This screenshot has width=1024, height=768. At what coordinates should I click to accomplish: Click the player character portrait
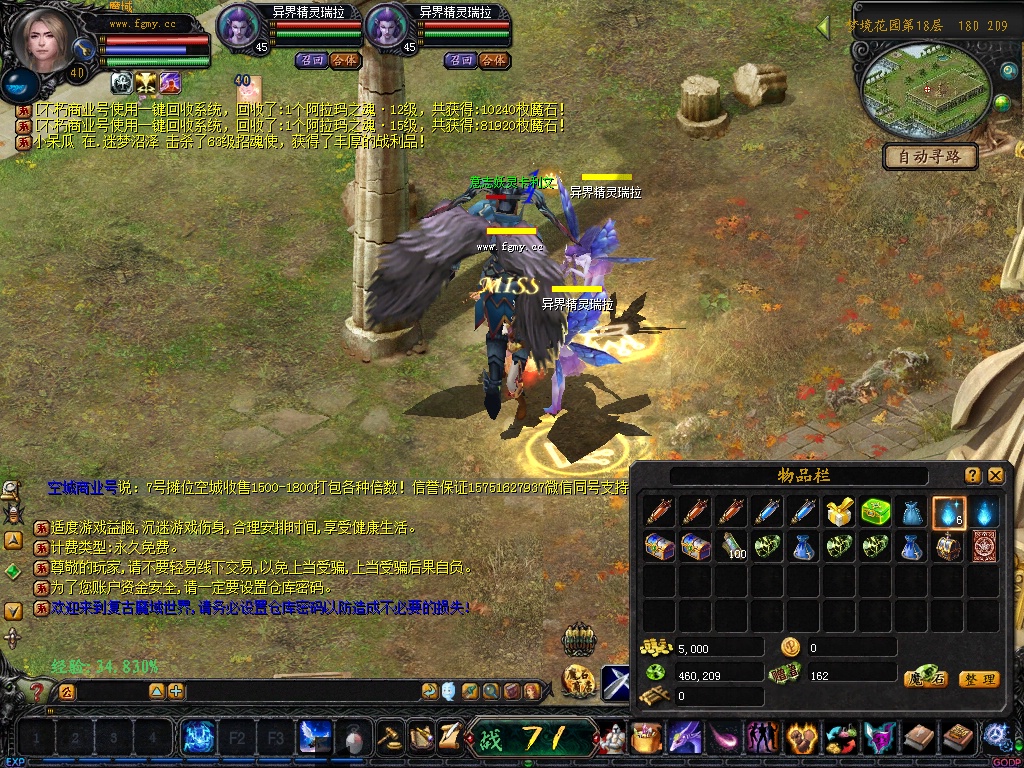tap(44, 42)
